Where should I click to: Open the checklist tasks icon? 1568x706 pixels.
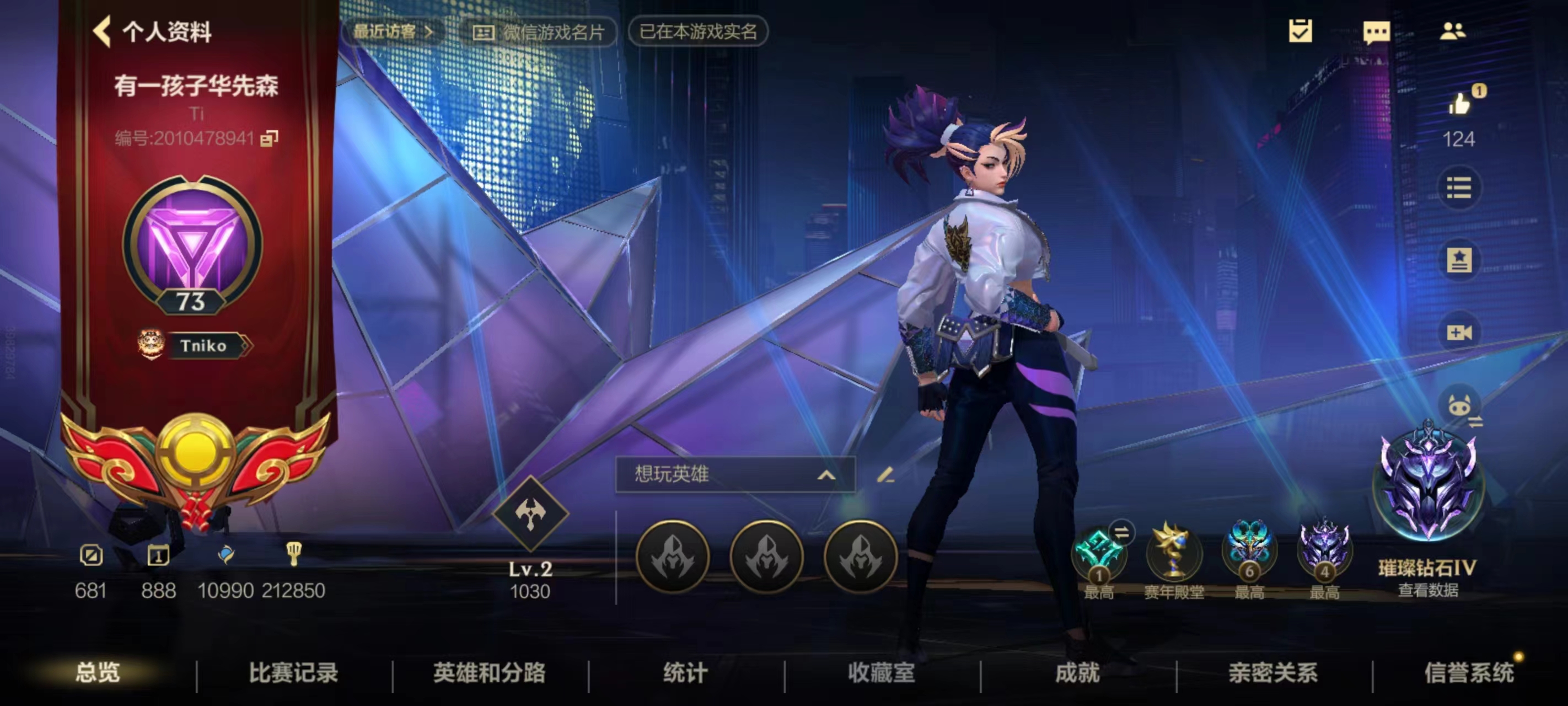[x=1300, y=31]
